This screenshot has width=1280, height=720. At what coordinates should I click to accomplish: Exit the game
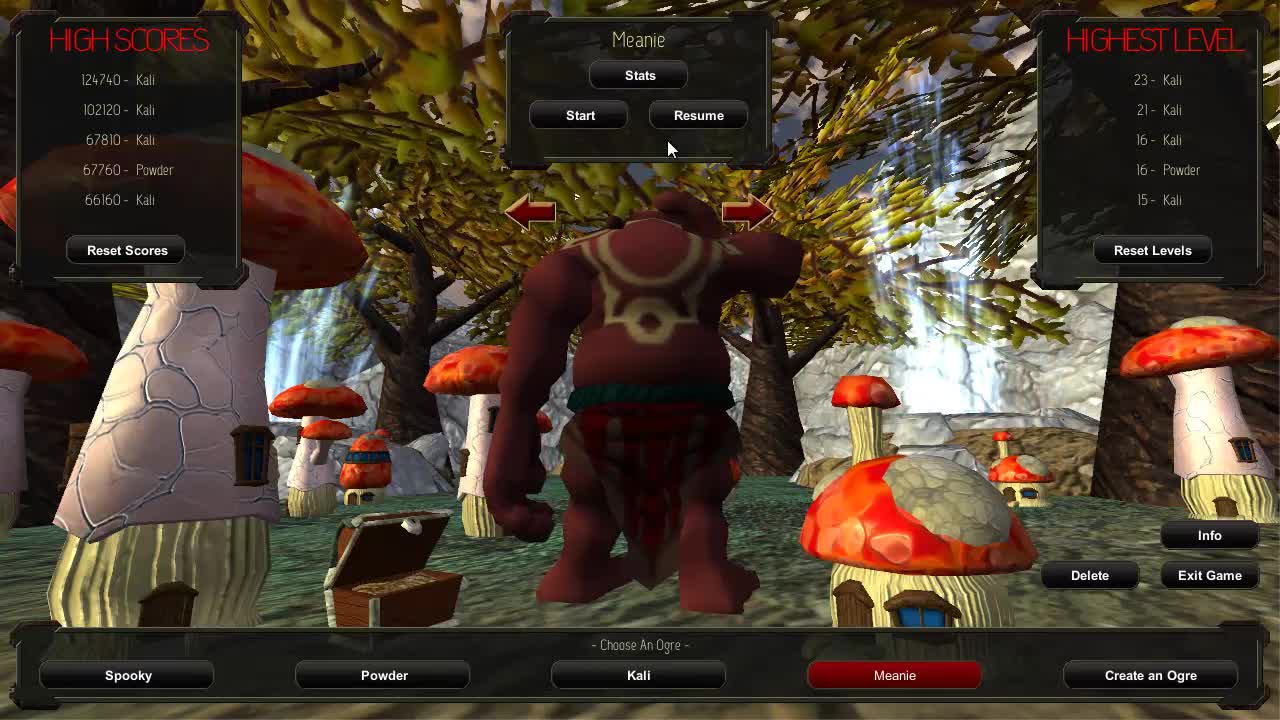click(1209, 575)
